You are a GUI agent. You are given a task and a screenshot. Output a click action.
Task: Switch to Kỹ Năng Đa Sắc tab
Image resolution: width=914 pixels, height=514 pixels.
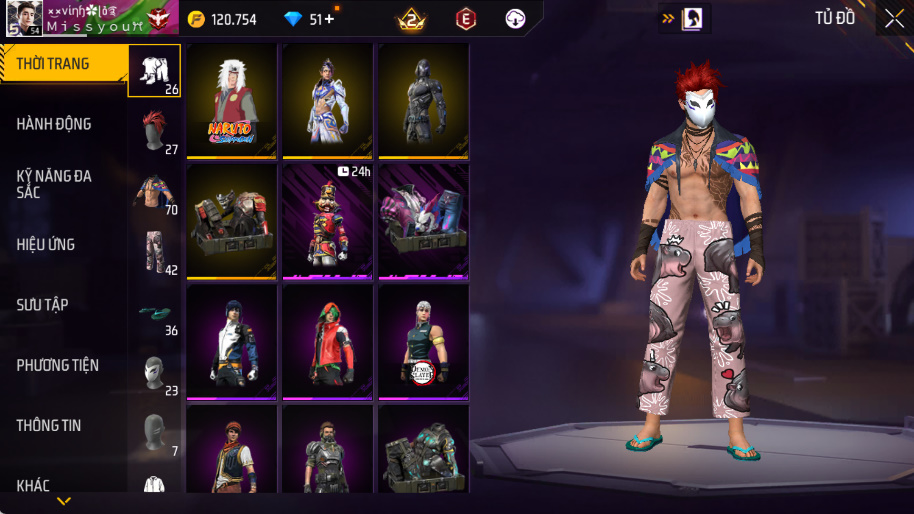coord(55,184)
